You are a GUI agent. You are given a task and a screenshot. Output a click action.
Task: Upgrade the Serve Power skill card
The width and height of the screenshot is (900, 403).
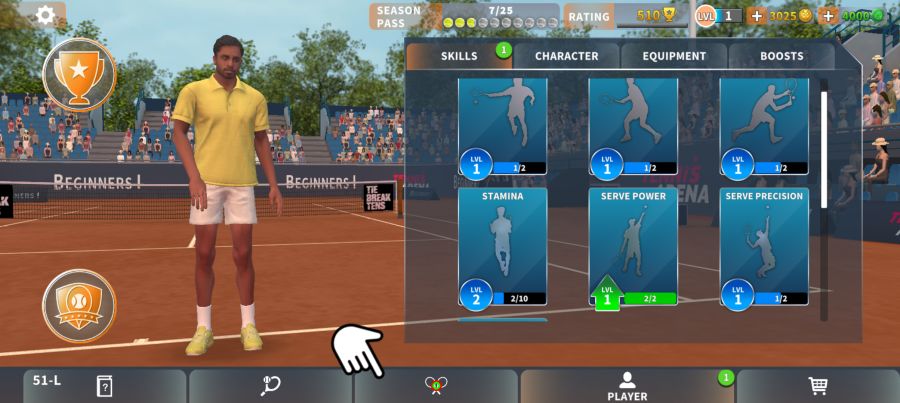pos(633,246)
